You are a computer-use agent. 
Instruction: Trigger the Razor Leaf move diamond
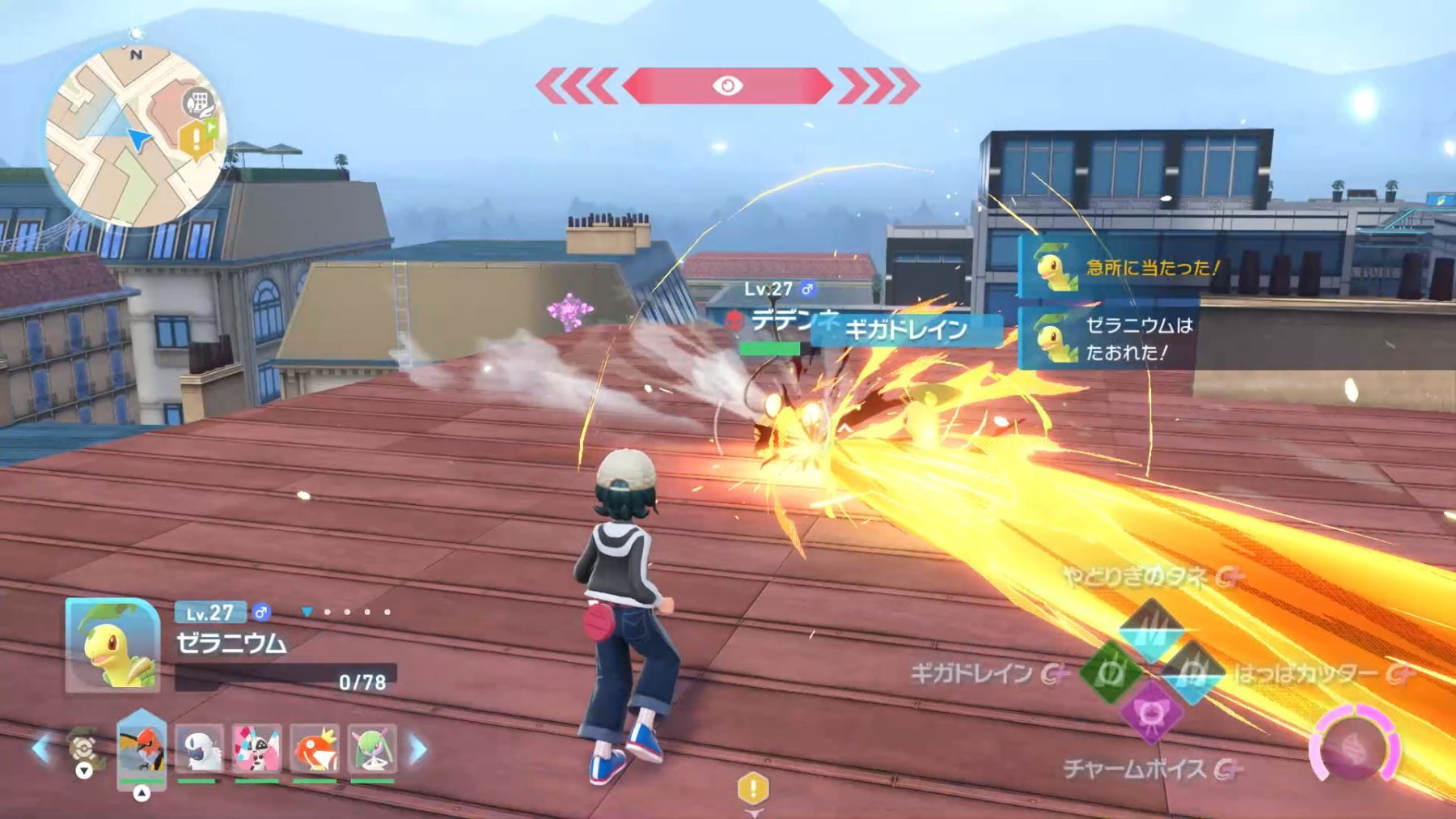click(x=1191, y=672)
